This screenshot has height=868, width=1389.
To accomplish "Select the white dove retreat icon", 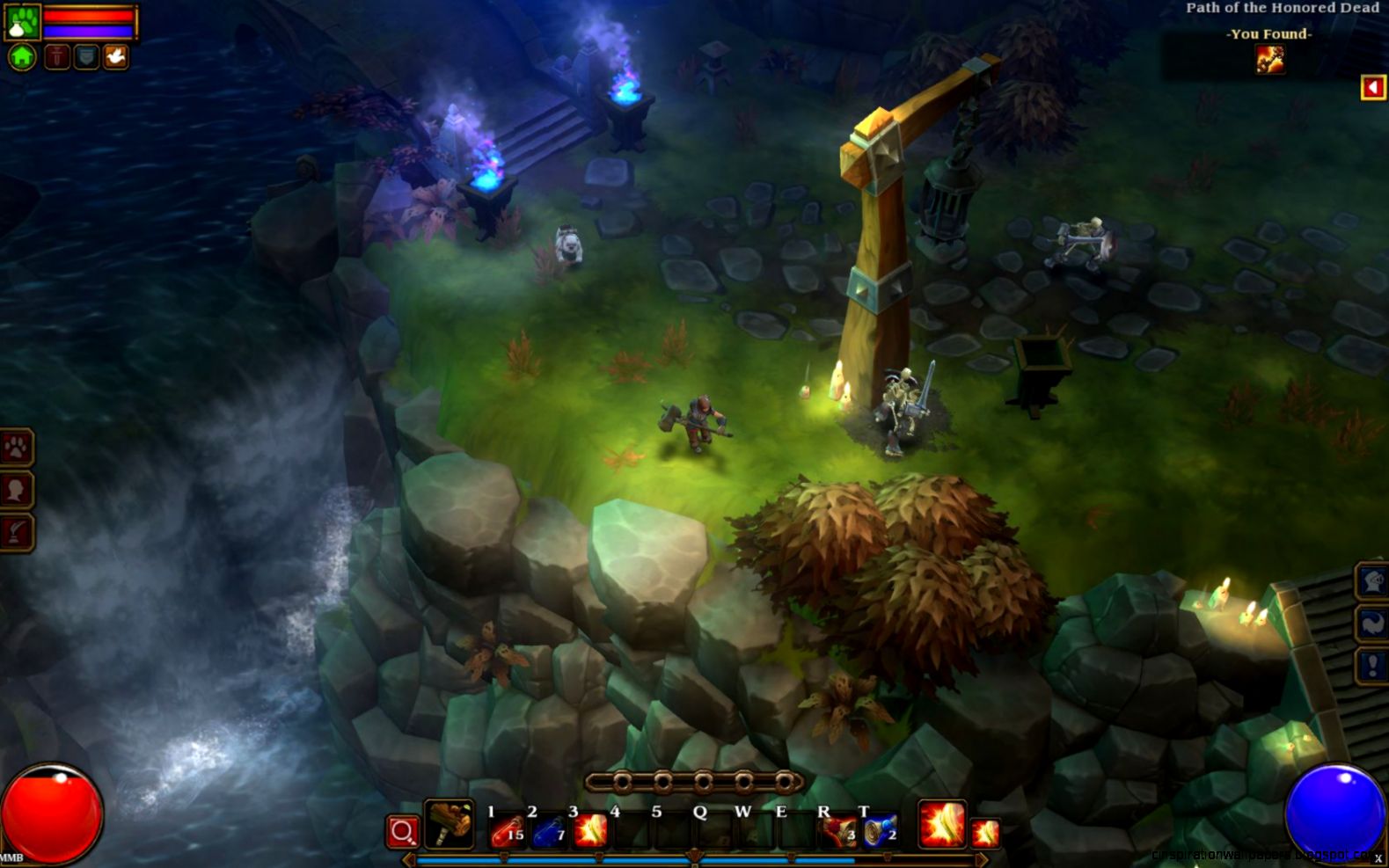I will [x=116, y=56].
